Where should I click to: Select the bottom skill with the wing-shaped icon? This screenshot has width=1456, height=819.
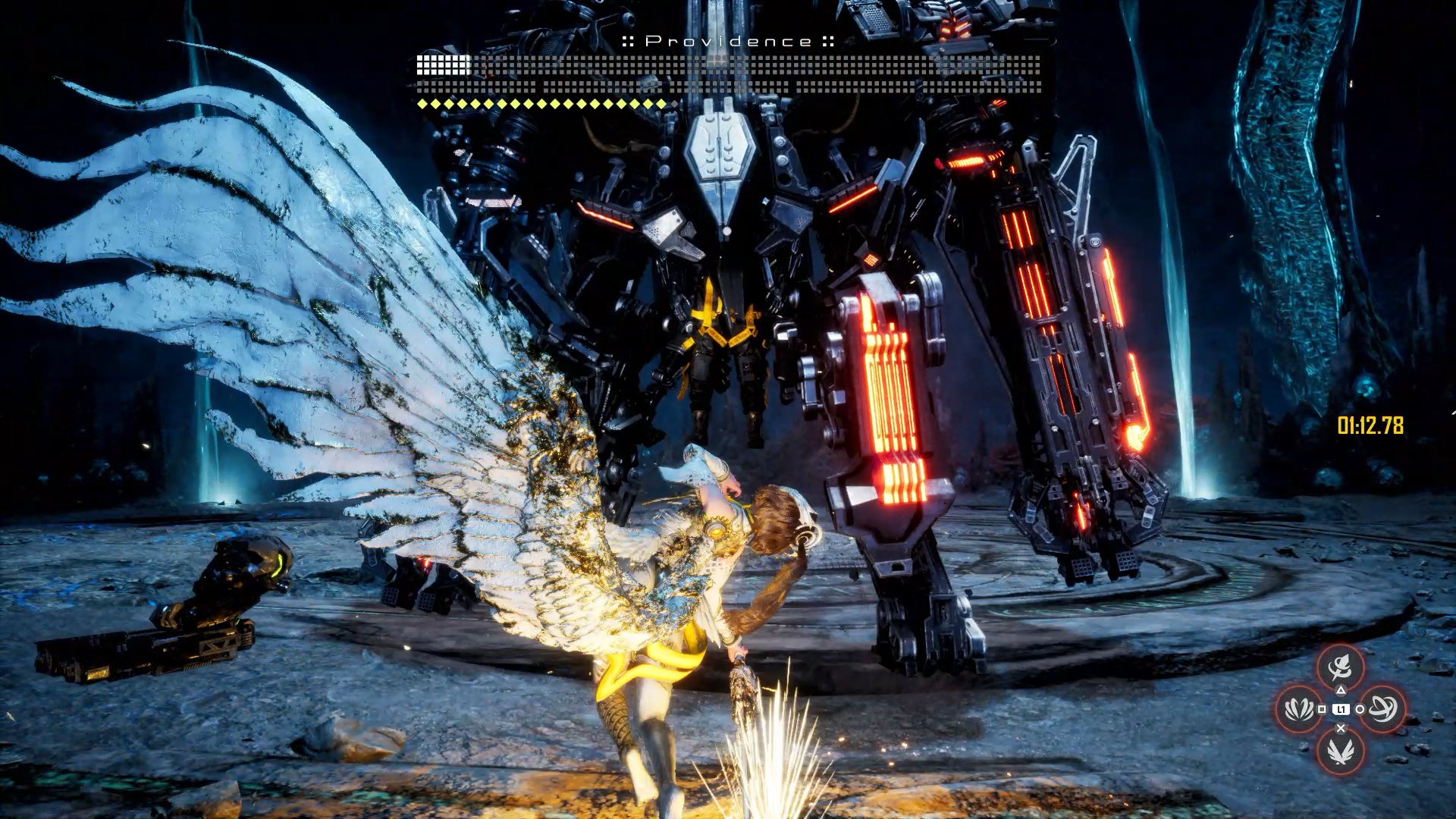point(1340,751)
